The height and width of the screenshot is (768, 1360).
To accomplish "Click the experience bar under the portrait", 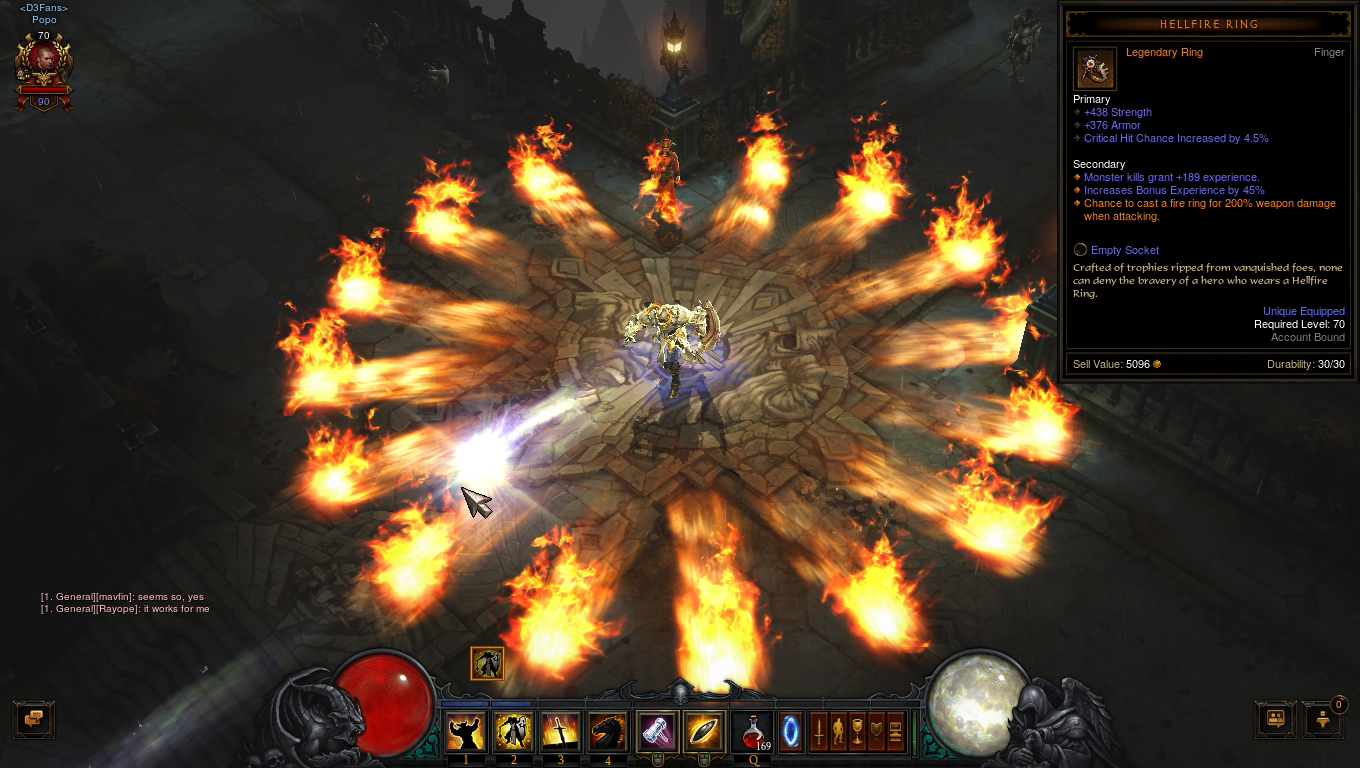I will [44, 90].
